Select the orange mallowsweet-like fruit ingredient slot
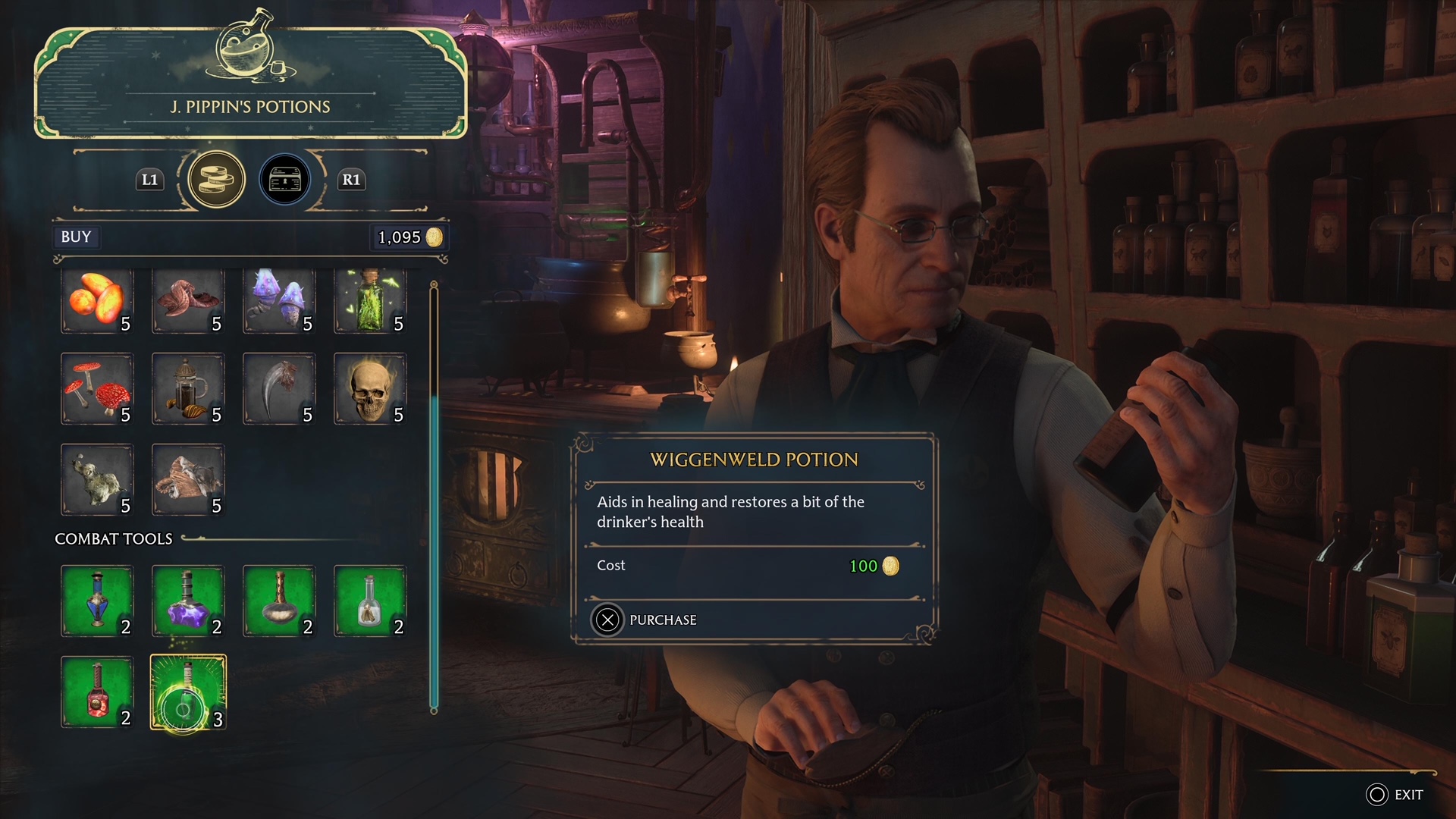 97,301
